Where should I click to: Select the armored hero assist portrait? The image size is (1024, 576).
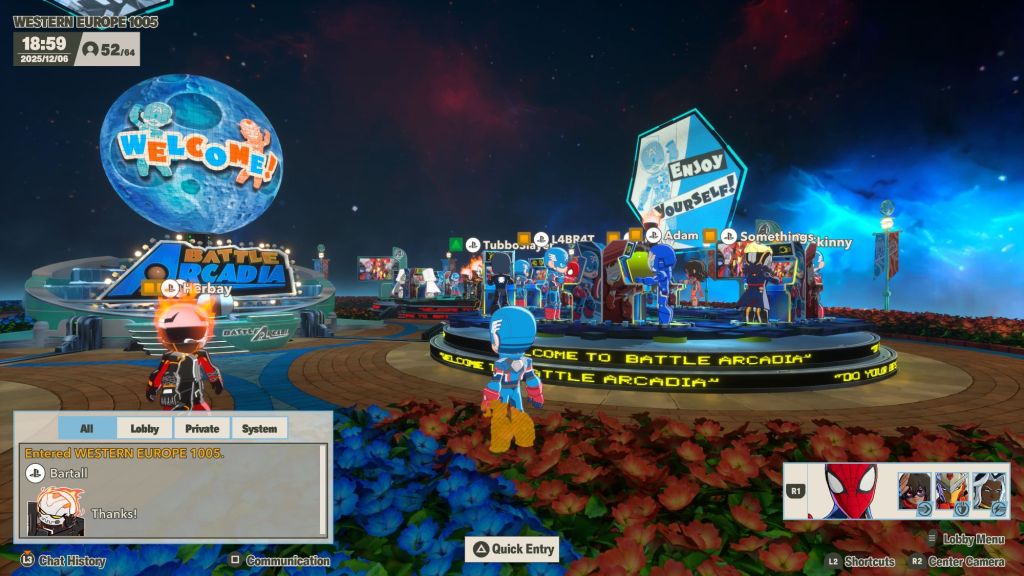pos(952,491)
